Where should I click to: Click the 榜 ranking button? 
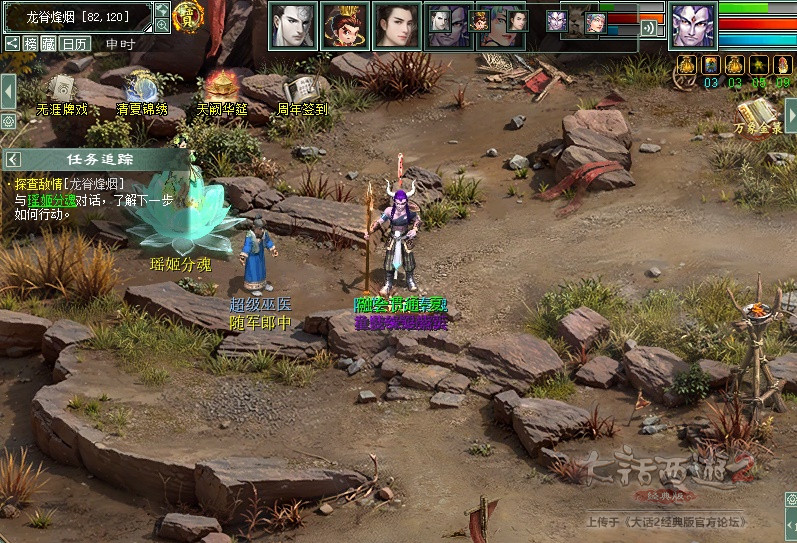coord(31,44)
